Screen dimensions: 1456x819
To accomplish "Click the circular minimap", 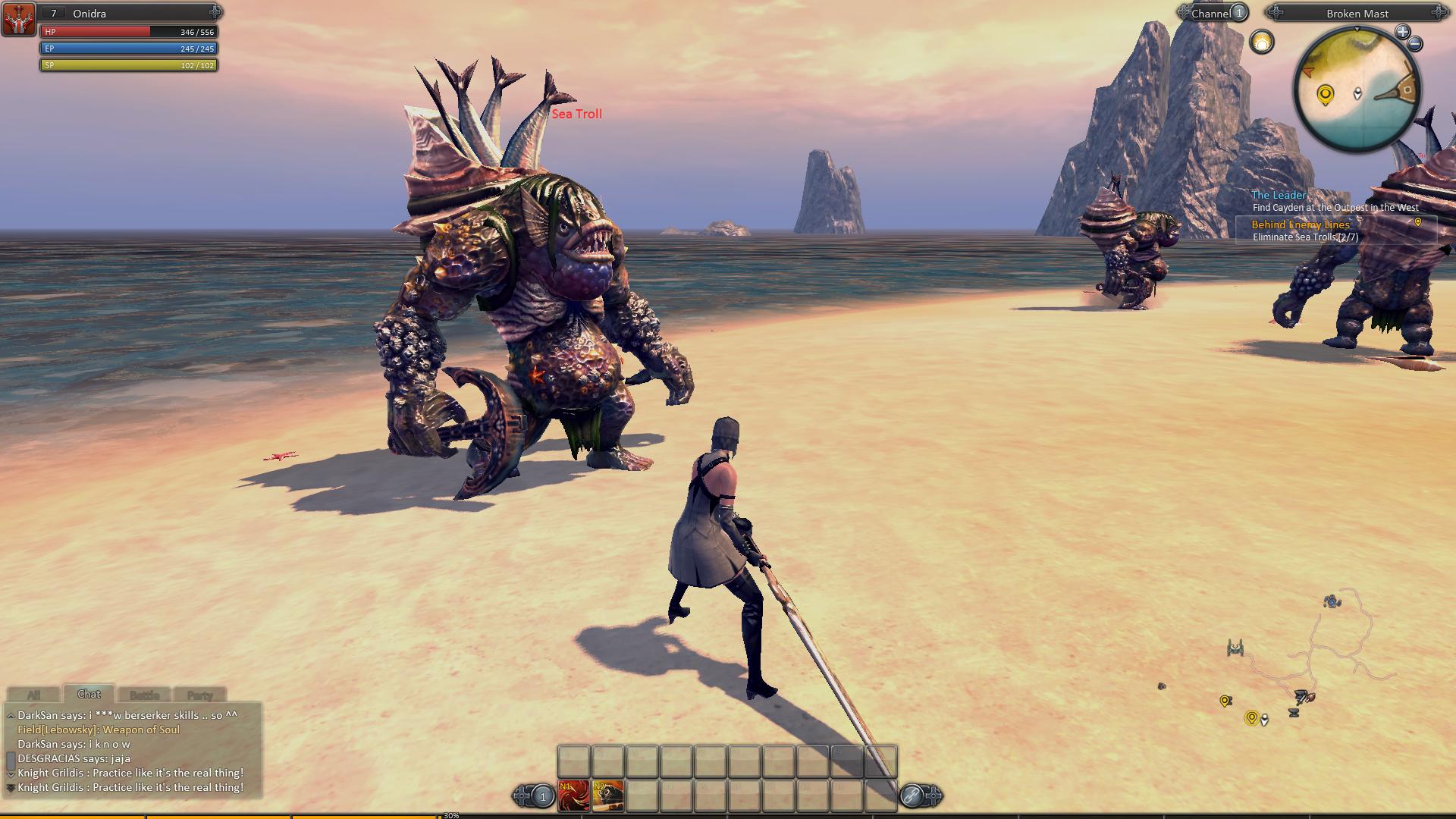I will coord(1356,91).
